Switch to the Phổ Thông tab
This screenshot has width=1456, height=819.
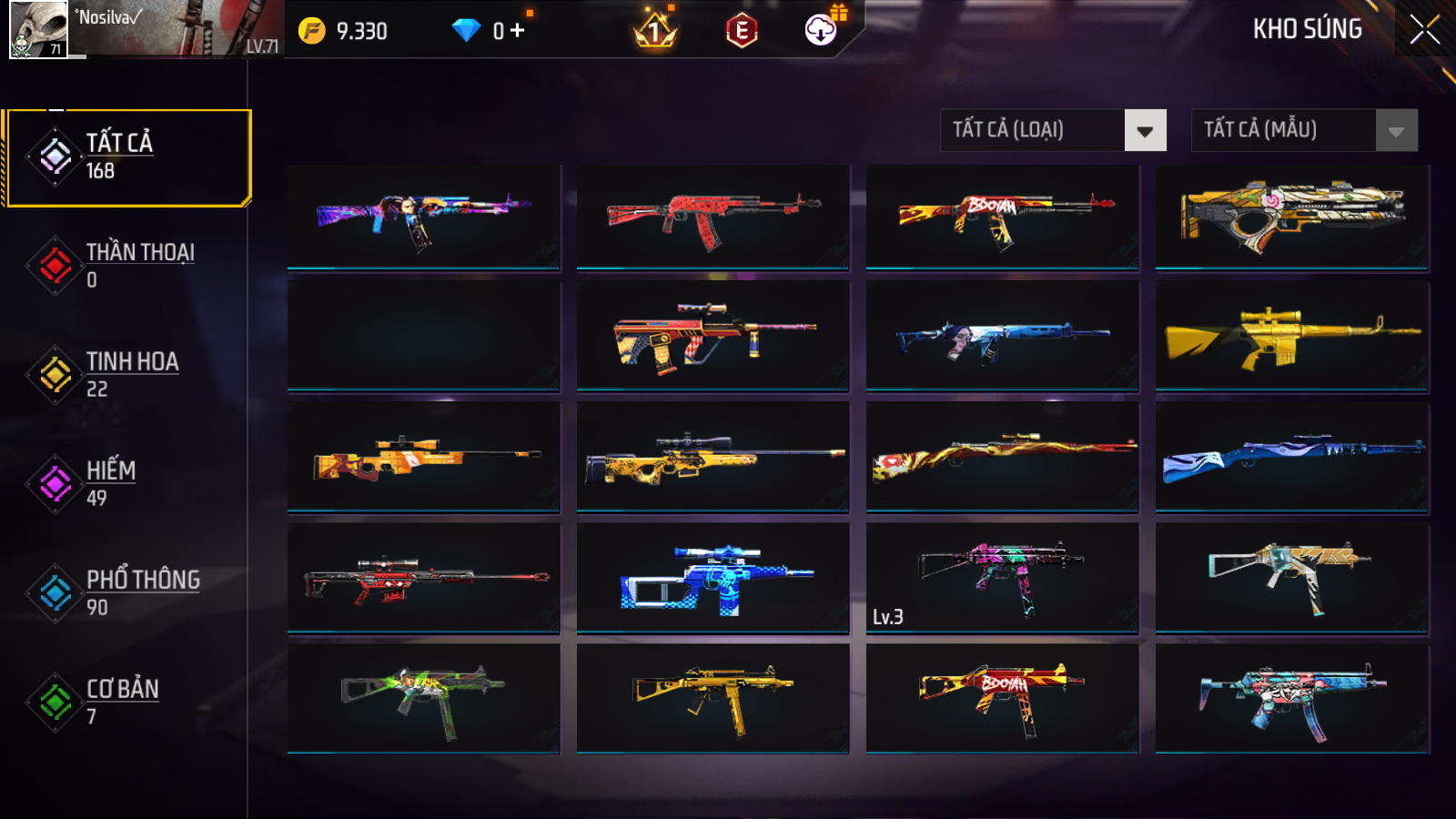click(127, 592)
